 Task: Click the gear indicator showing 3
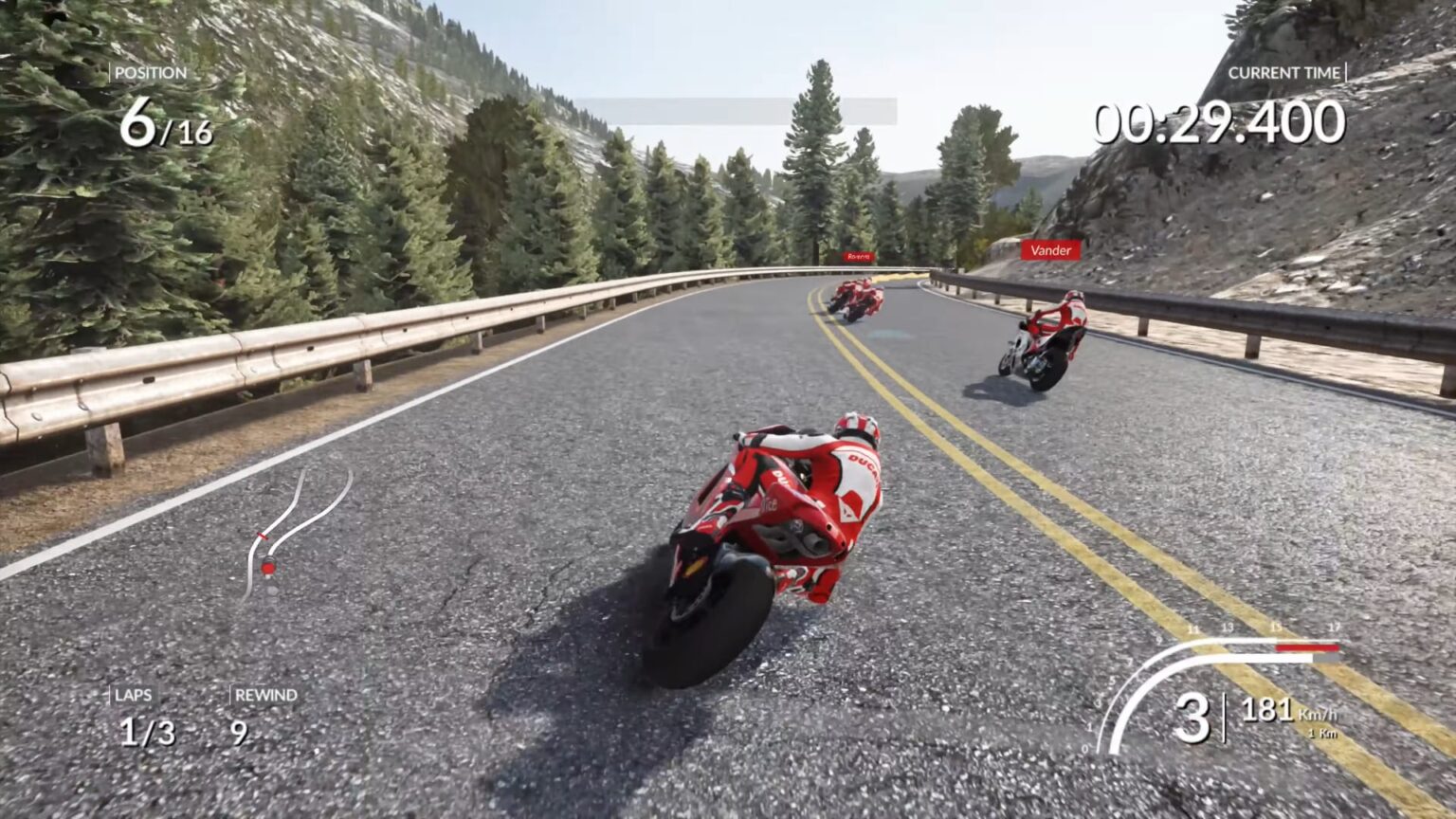[1196, 718]
